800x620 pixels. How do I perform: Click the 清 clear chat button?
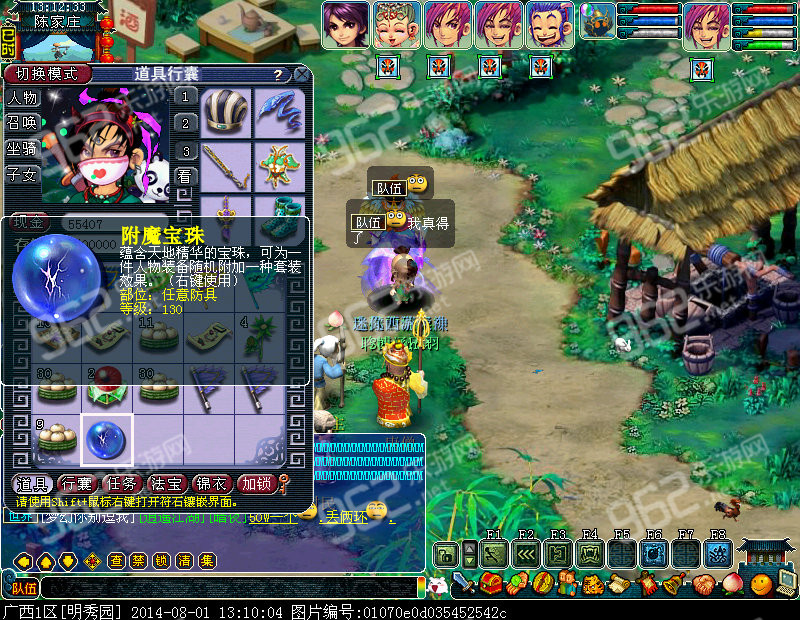point(182,561)
